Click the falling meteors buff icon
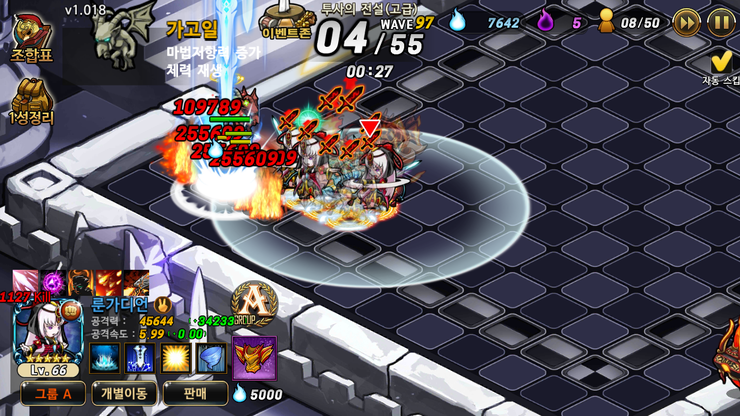Viewport: 740px width, 416px height. pos(107,283)
